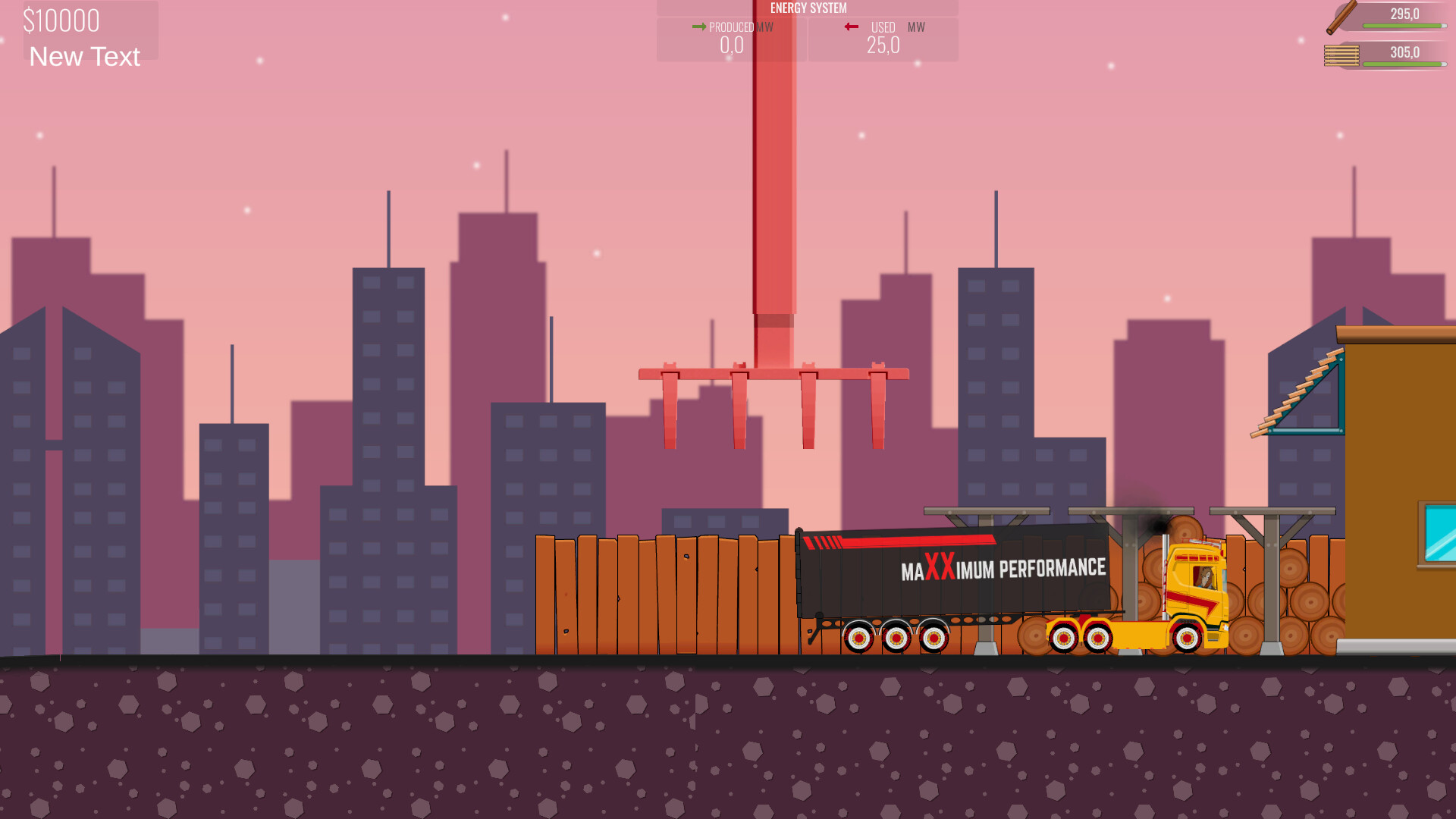Click the green produced energy arrow
Screen dimensions: 1456x819
click(698, 26)
